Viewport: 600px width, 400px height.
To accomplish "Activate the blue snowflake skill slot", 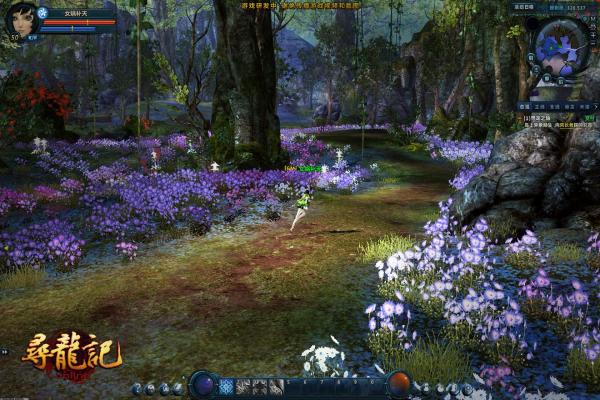I will pos(227,386).
